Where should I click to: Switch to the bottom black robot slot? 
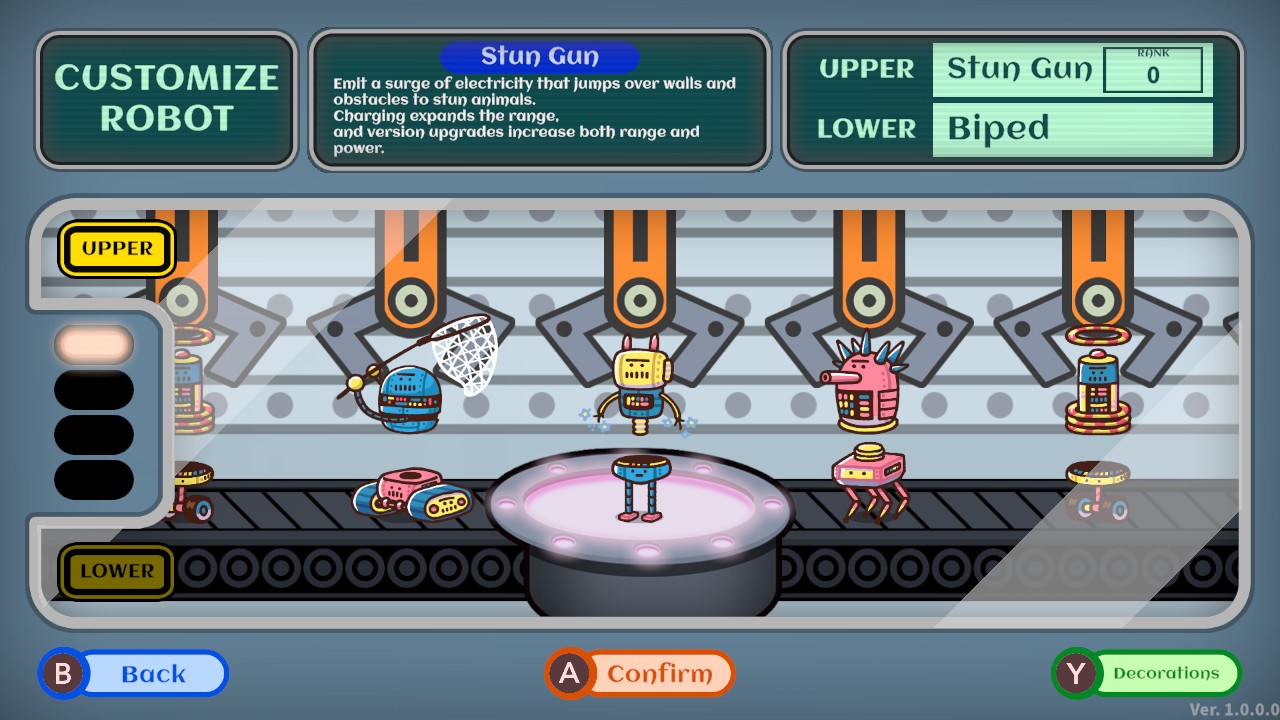point(93,479)
